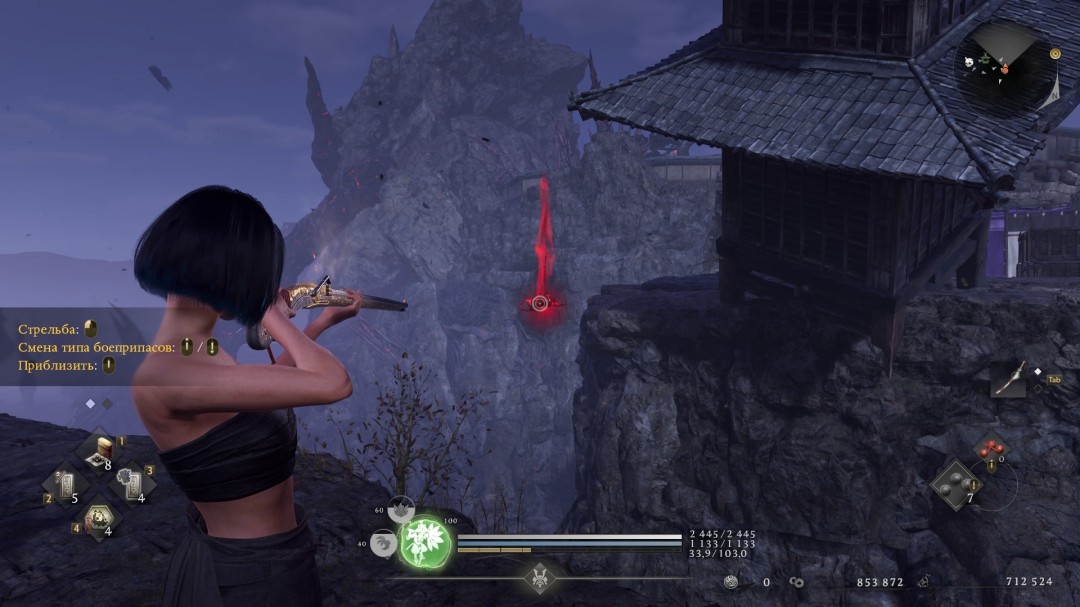Select the quick slot 1 item
1080x607 pixels.
tap(100, 451)
